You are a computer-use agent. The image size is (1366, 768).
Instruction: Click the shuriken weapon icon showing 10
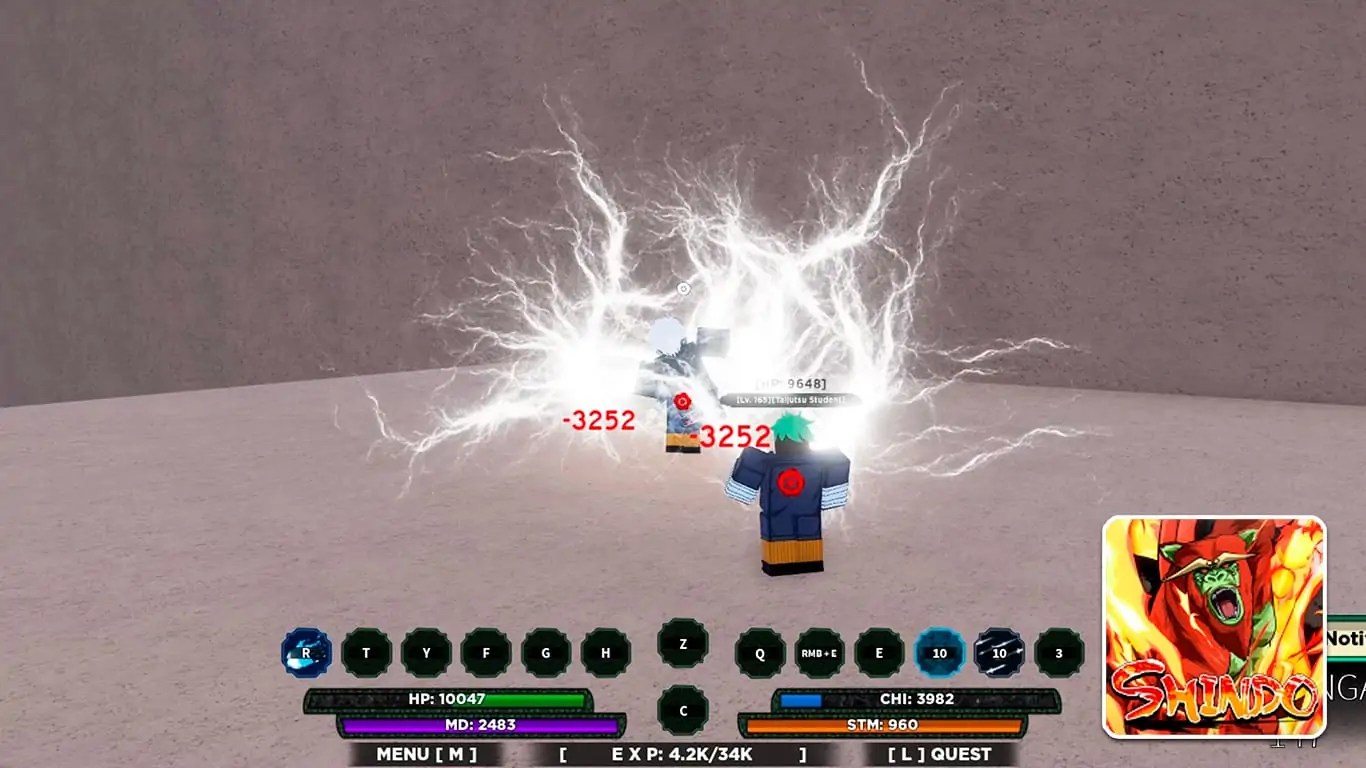click(x=996, y=652)
